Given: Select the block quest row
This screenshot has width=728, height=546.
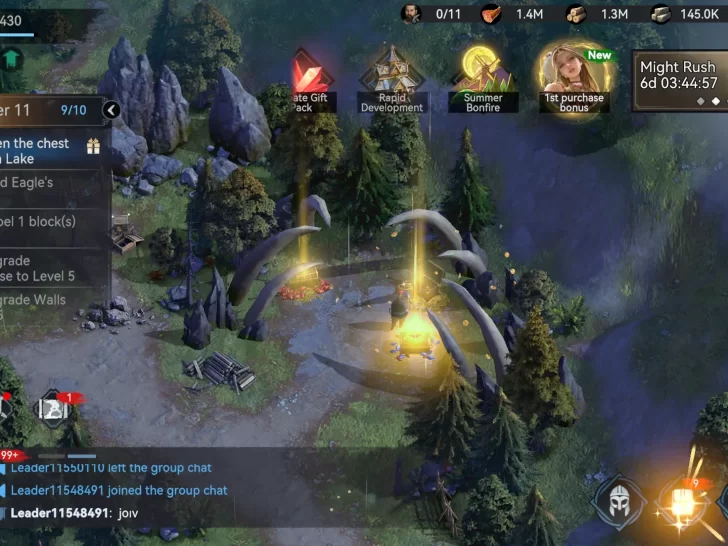Looking at the screenshot, I should tap(50, 222).
